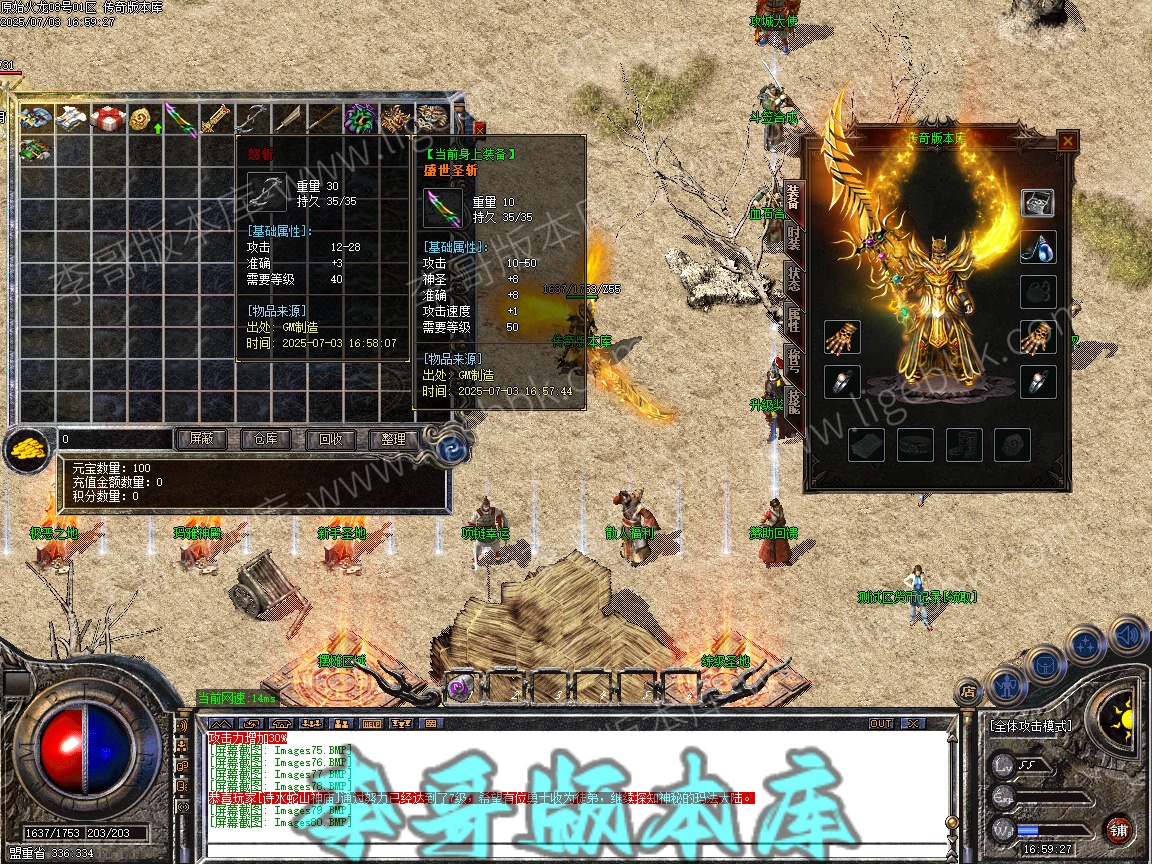Switch to the 时装 costume tab
Image resolution: width=1152 pixels, height=864 pixels.
(x=793, y=238)
